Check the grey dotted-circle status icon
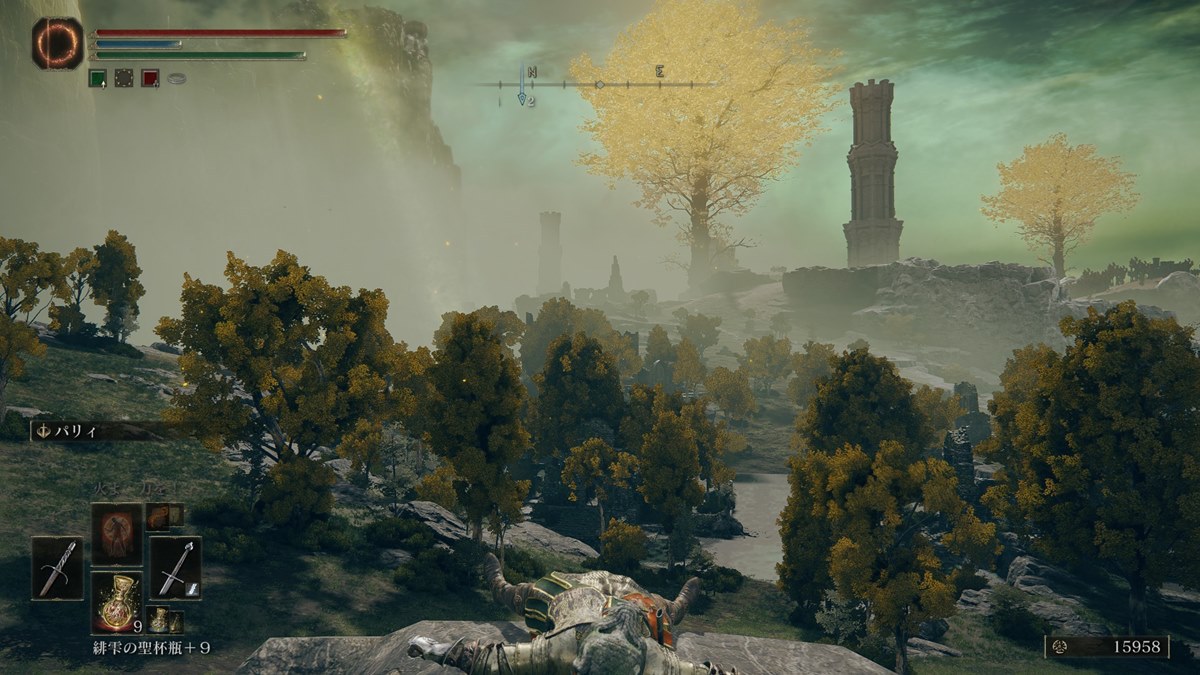Image resolution: width=1200 pixels, height=675 pixels. (124, 78)
